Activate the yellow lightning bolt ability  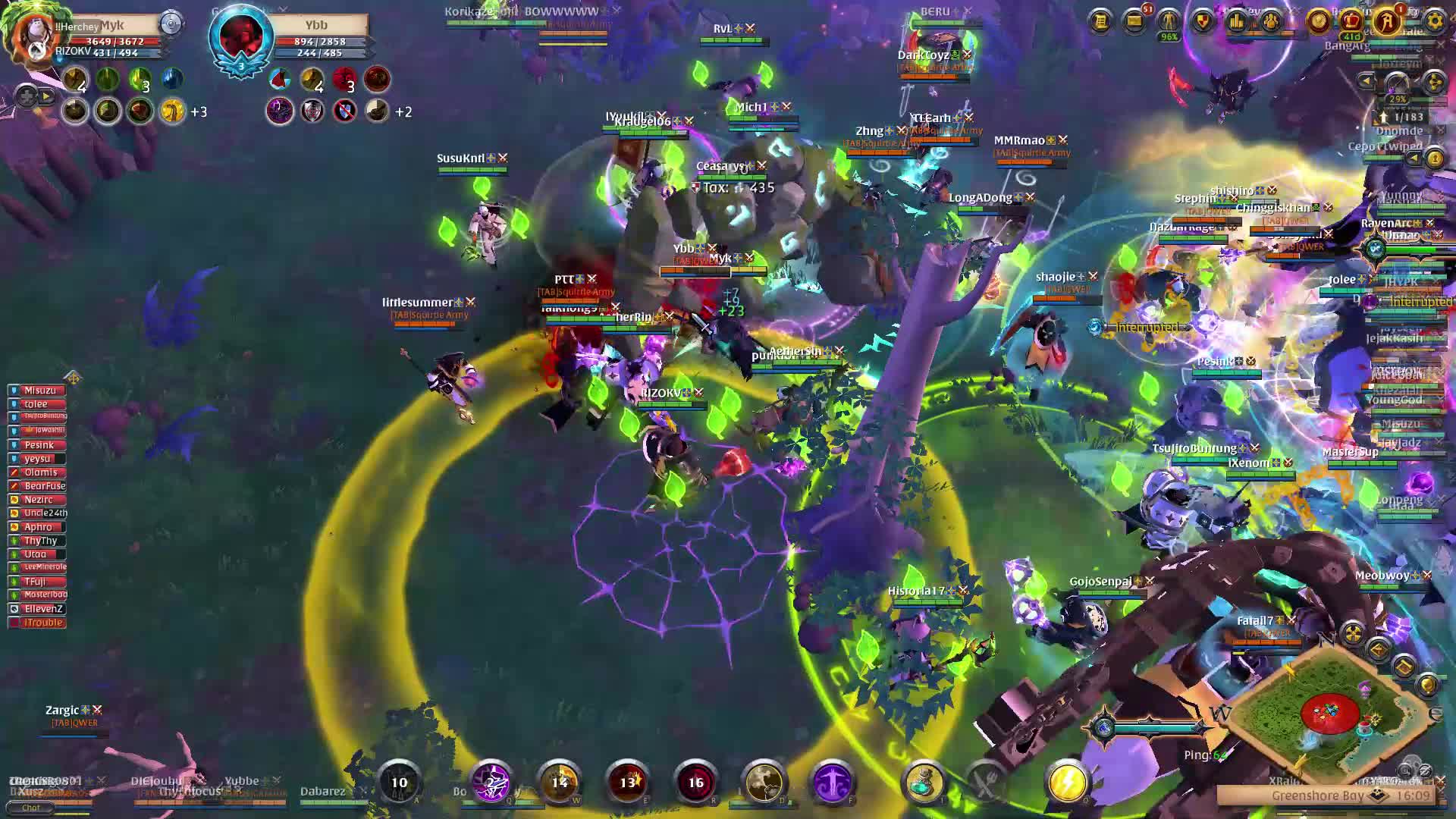pos(1068,782)
